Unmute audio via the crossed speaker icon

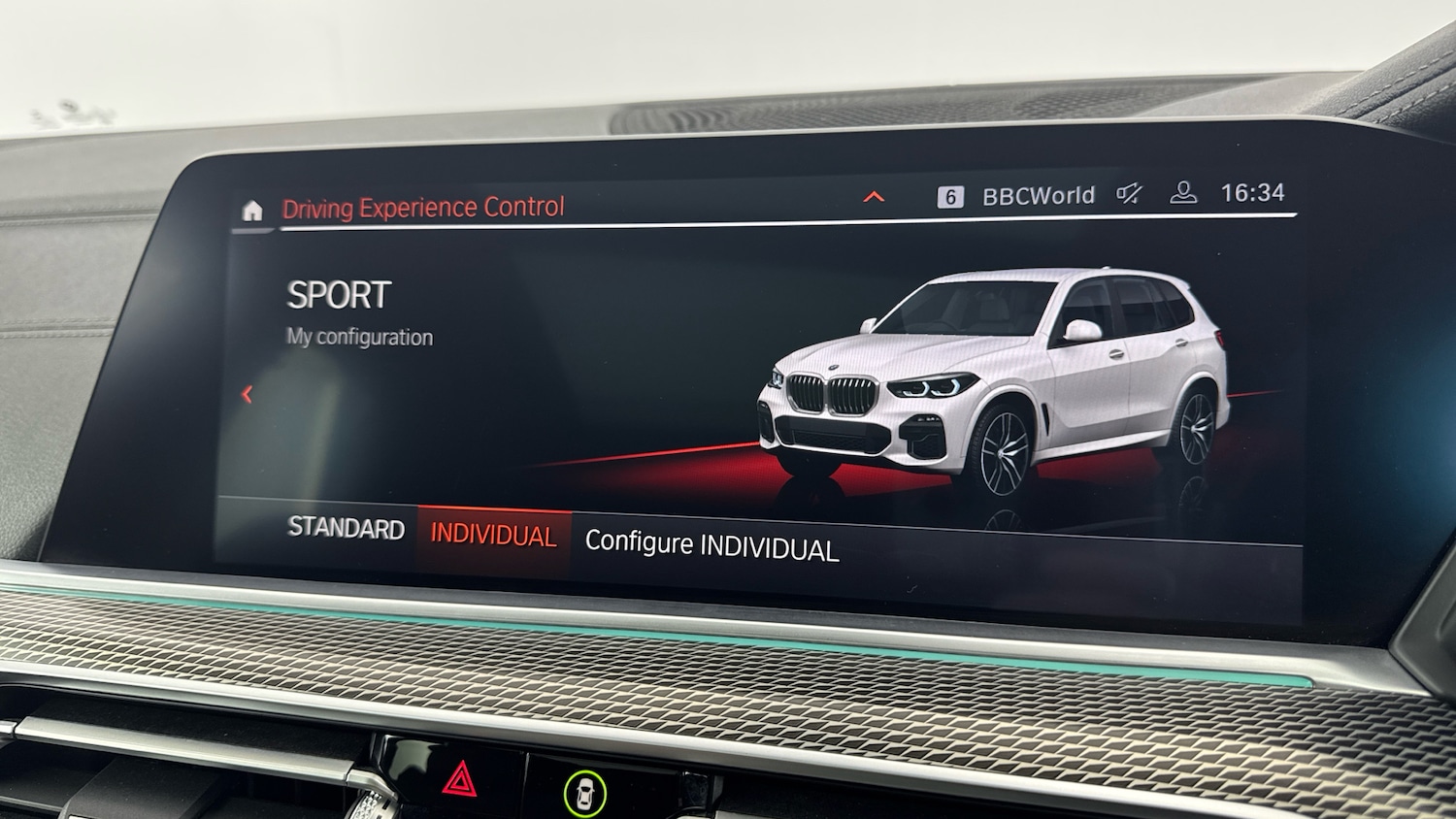[x=1128, y=192]
